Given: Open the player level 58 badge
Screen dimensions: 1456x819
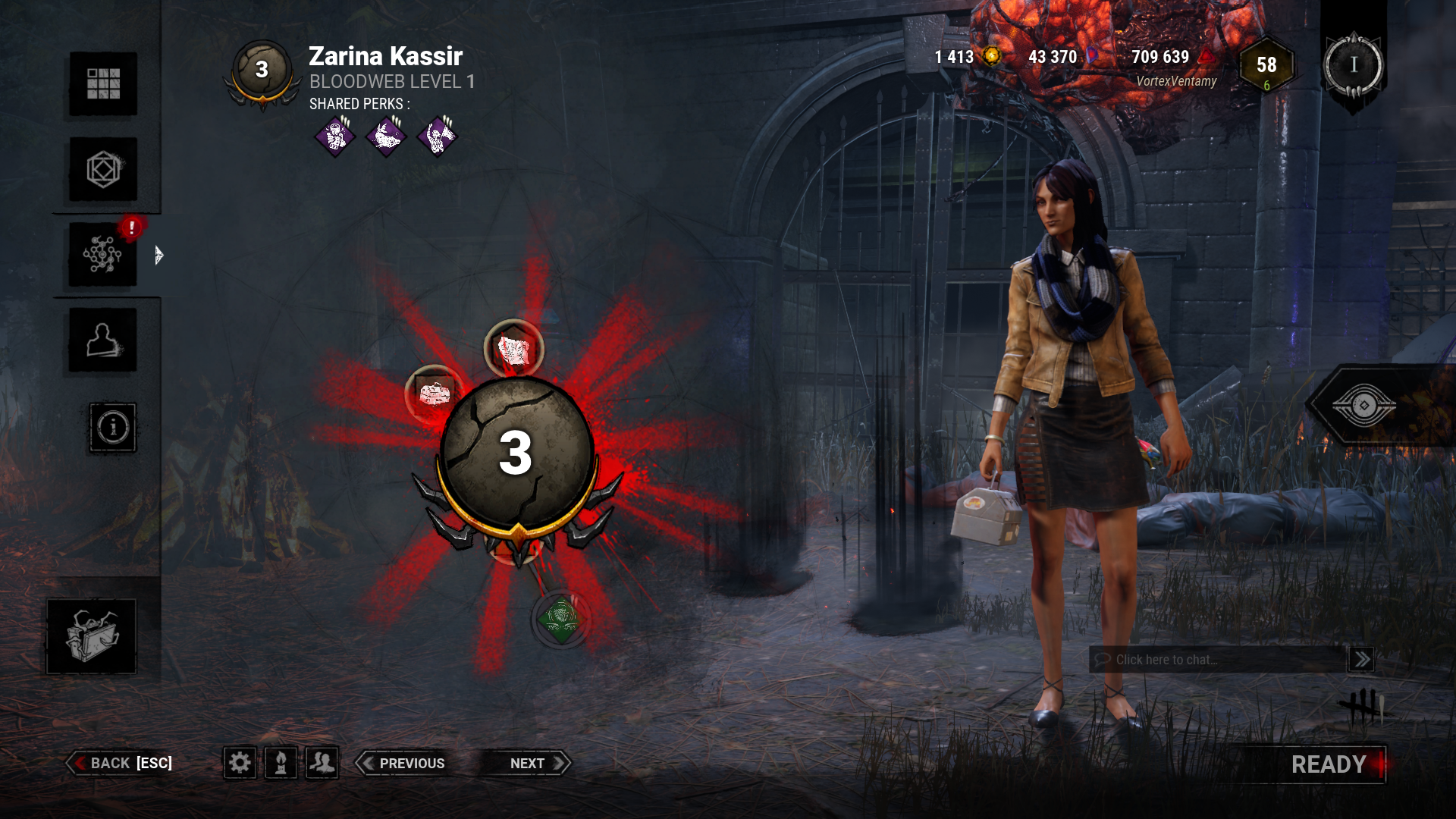Looking at the screenshot, I should tap(1266, 66).
